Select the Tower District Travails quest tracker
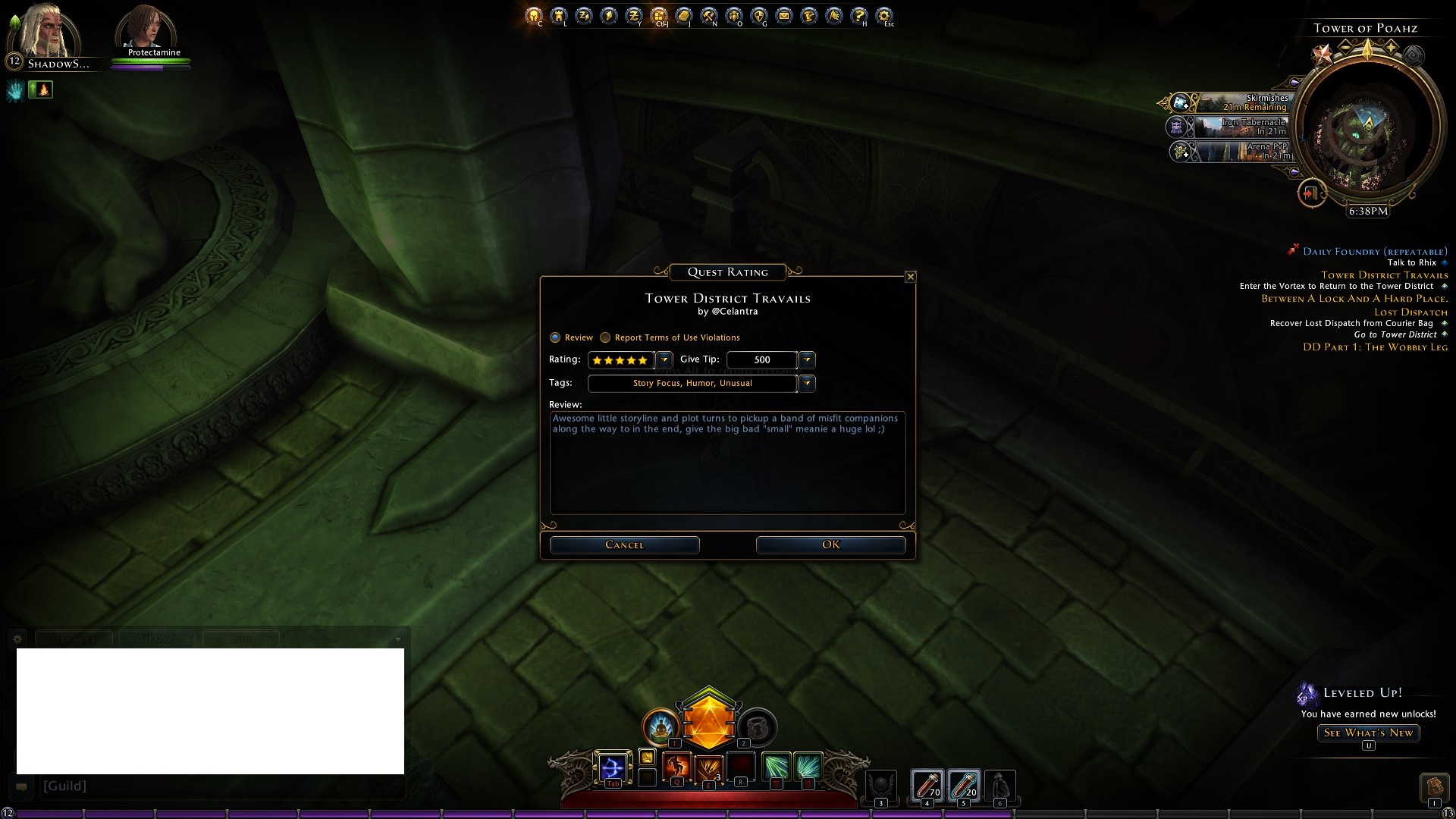This screenshot has height=819, width=1456. (x=1384, y=275)
